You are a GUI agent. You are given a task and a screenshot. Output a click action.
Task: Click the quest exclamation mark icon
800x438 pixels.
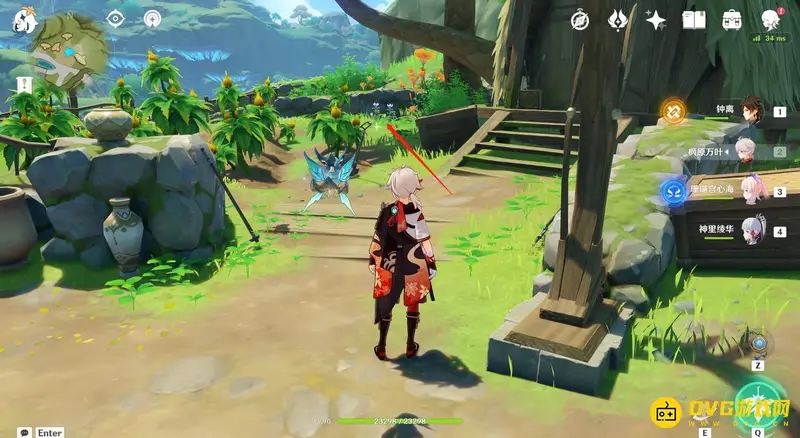(22, 83)
